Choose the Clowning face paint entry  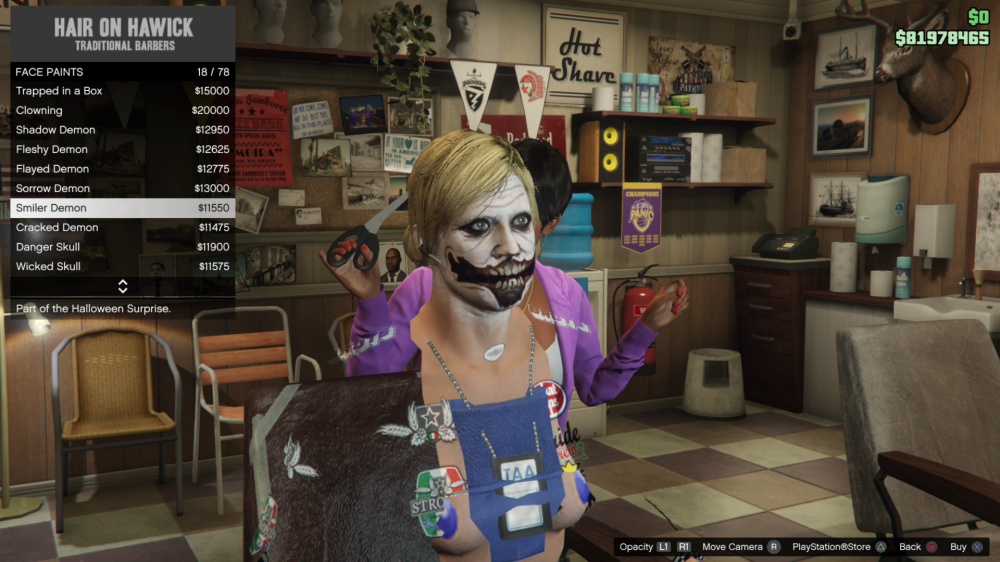click(122, 111)
